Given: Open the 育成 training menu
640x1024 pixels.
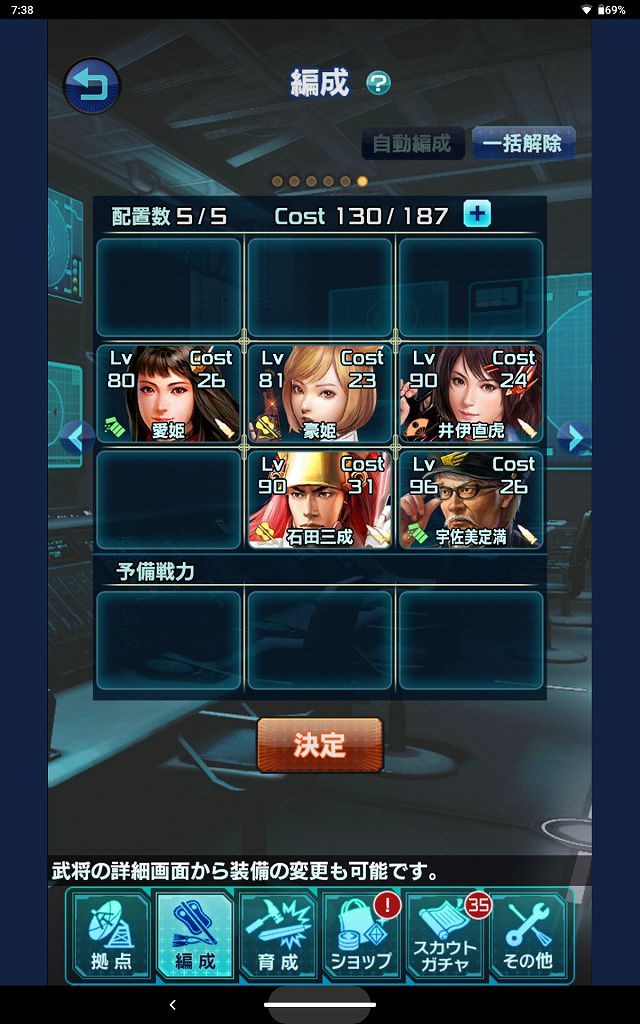Looking at the screenshot, I should [x=278, y=936].
